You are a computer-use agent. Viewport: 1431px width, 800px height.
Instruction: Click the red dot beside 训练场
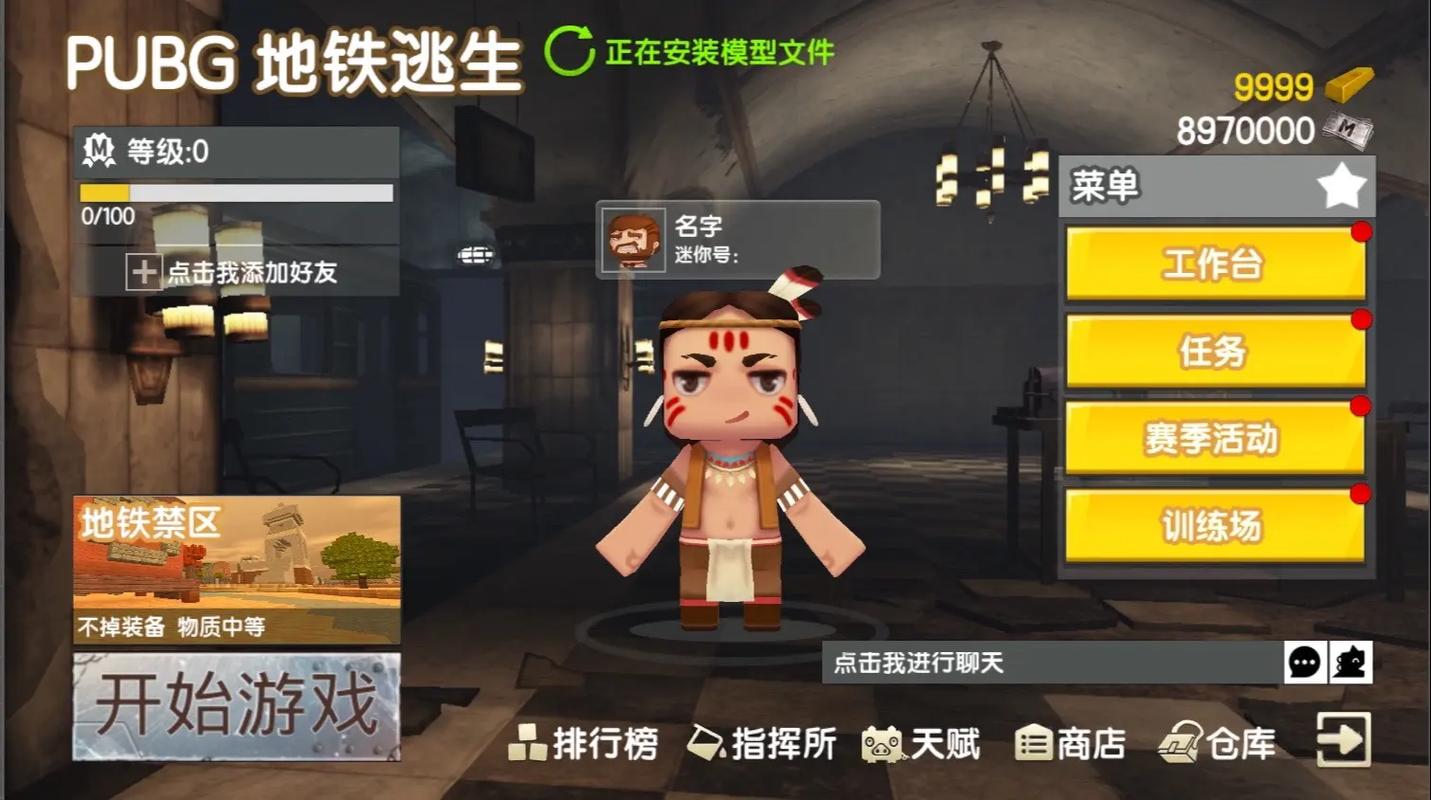1361,491
